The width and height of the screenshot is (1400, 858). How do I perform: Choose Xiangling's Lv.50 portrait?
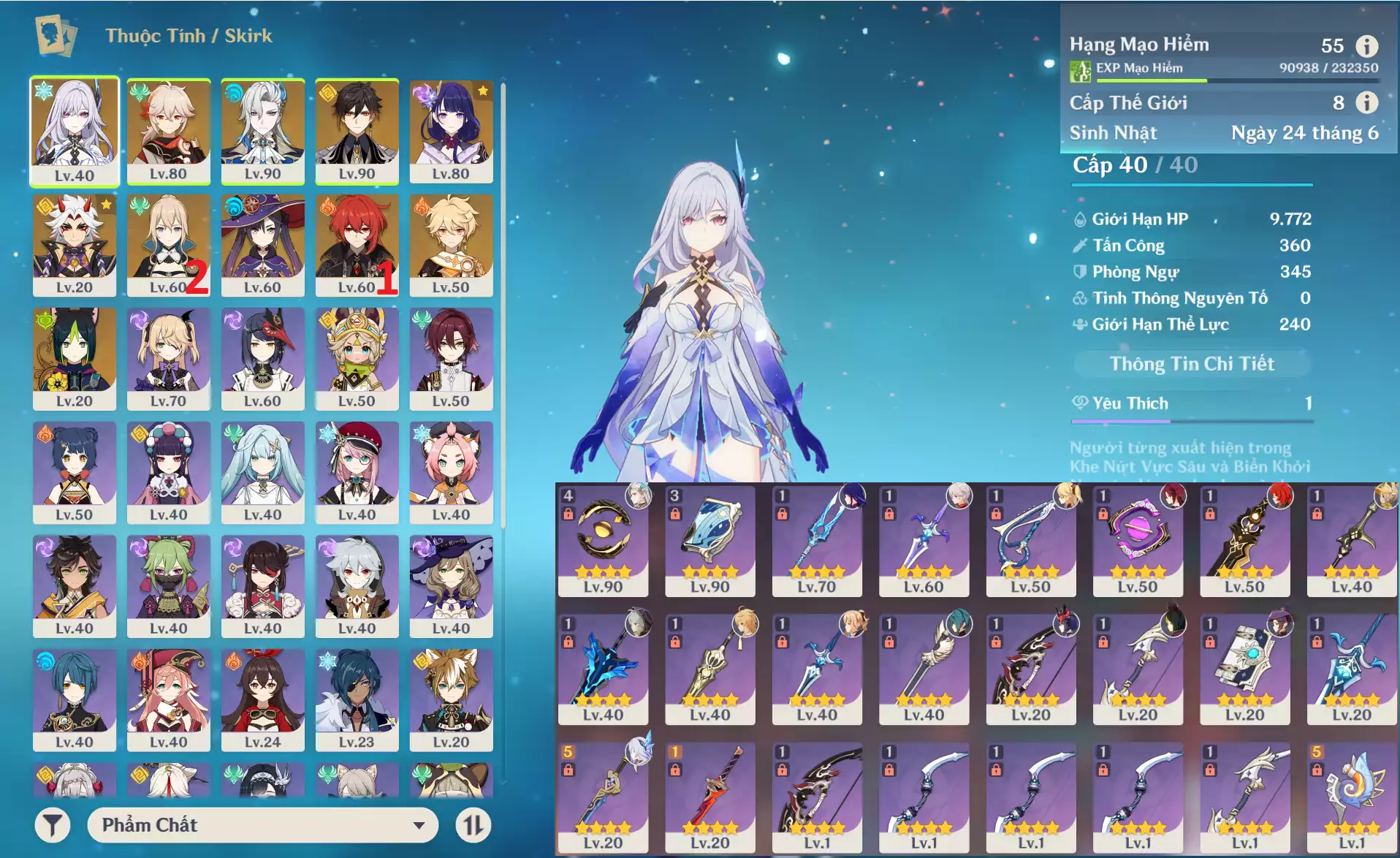[74, 472]
